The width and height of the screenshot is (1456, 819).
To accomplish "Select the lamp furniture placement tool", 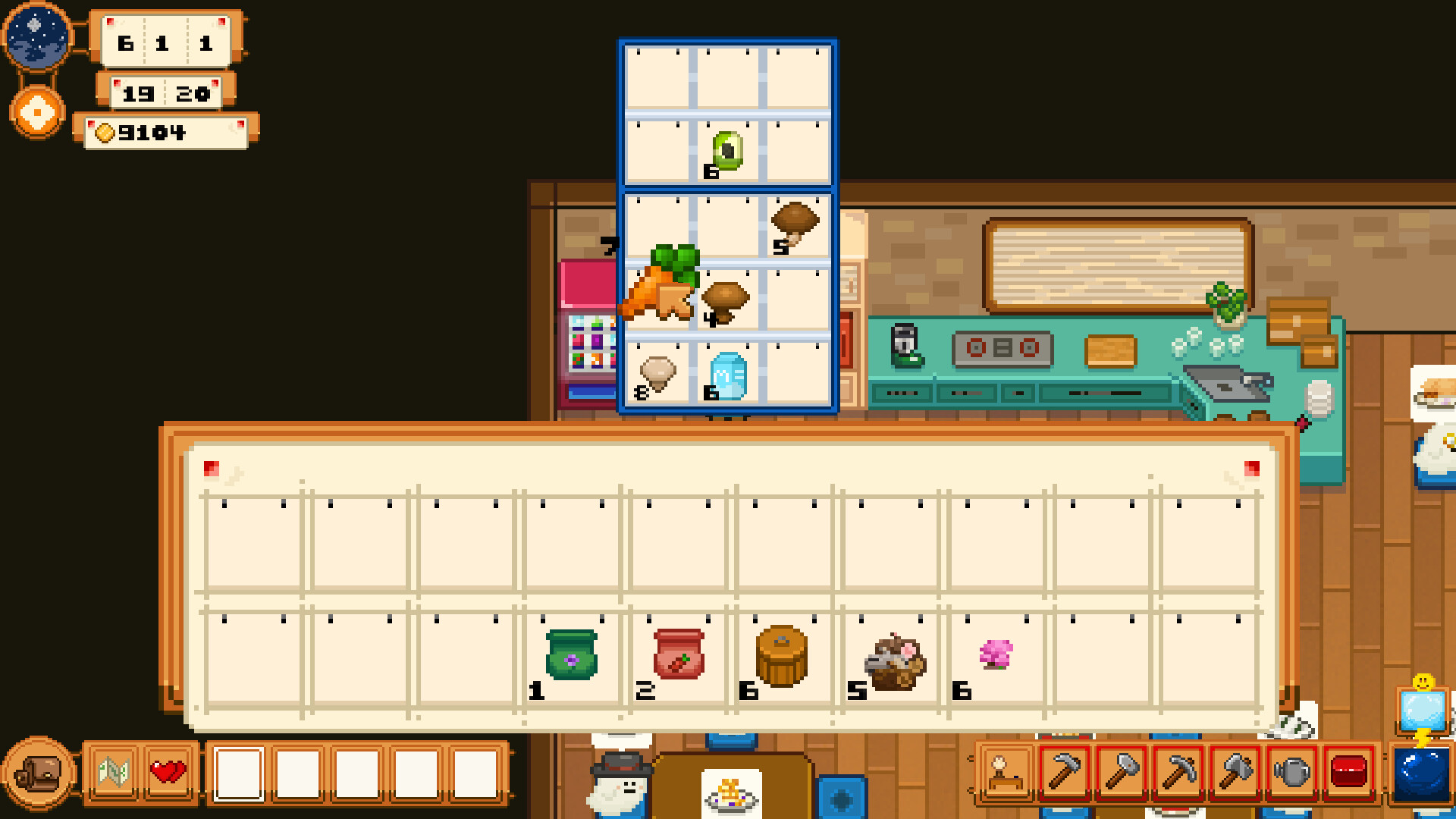I will [1005, 771].
